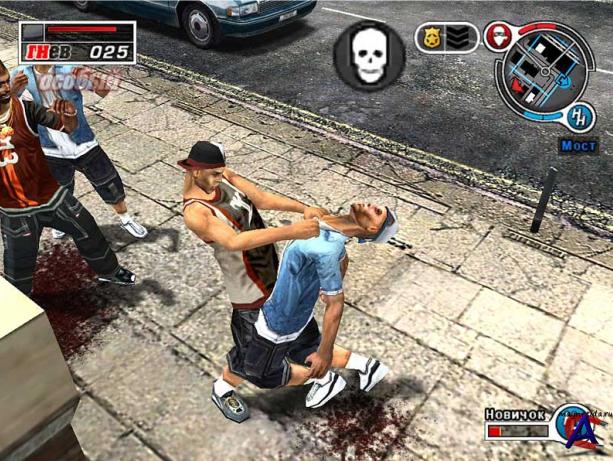This screenshot has width=613, height=461.
Task: Click the blue circular icon beside Новичок
Action: [x=572, y=423]
